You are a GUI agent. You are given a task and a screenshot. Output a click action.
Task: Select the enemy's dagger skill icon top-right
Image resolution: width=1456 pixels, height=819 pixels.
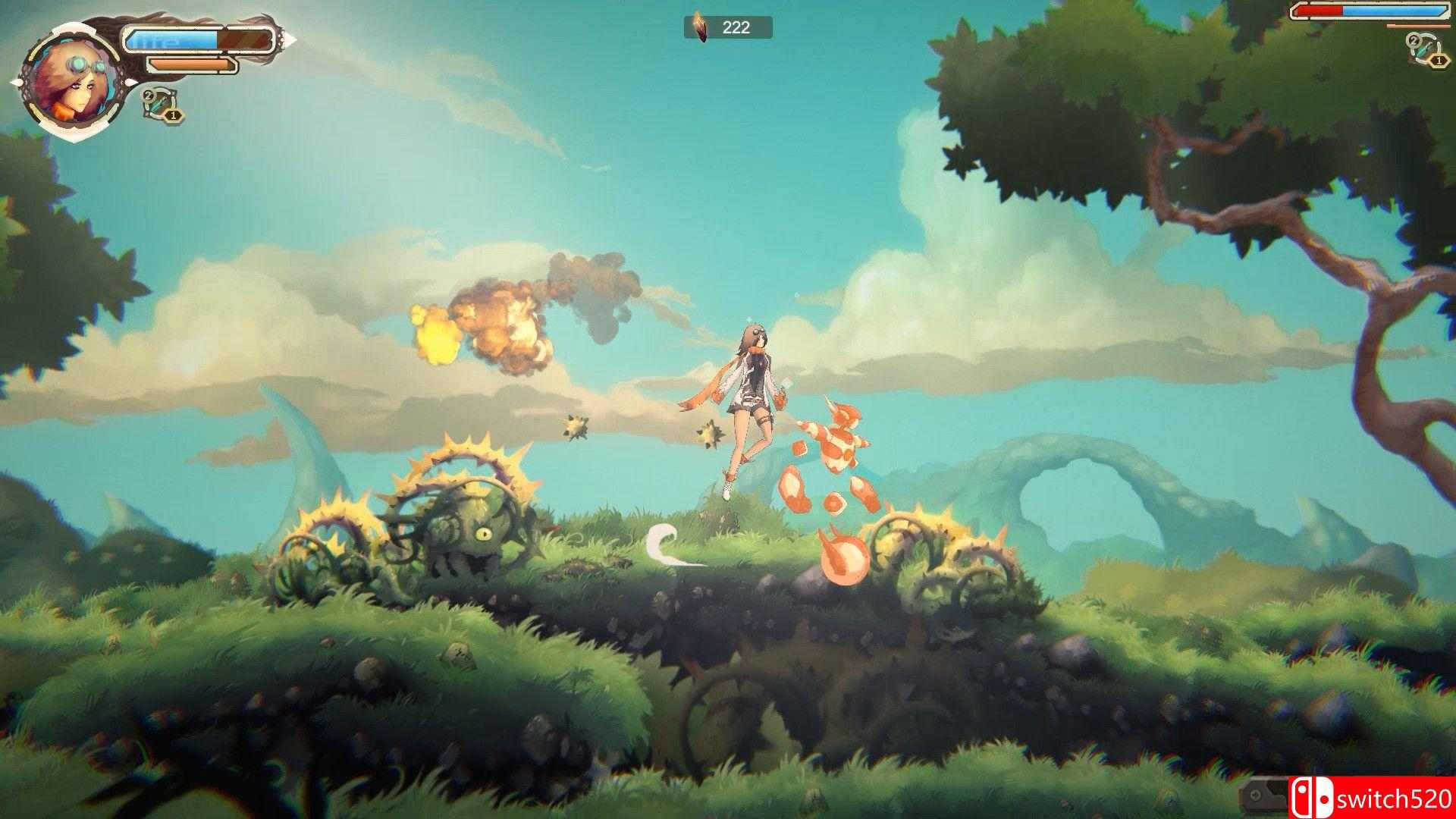pos(1423,49)
